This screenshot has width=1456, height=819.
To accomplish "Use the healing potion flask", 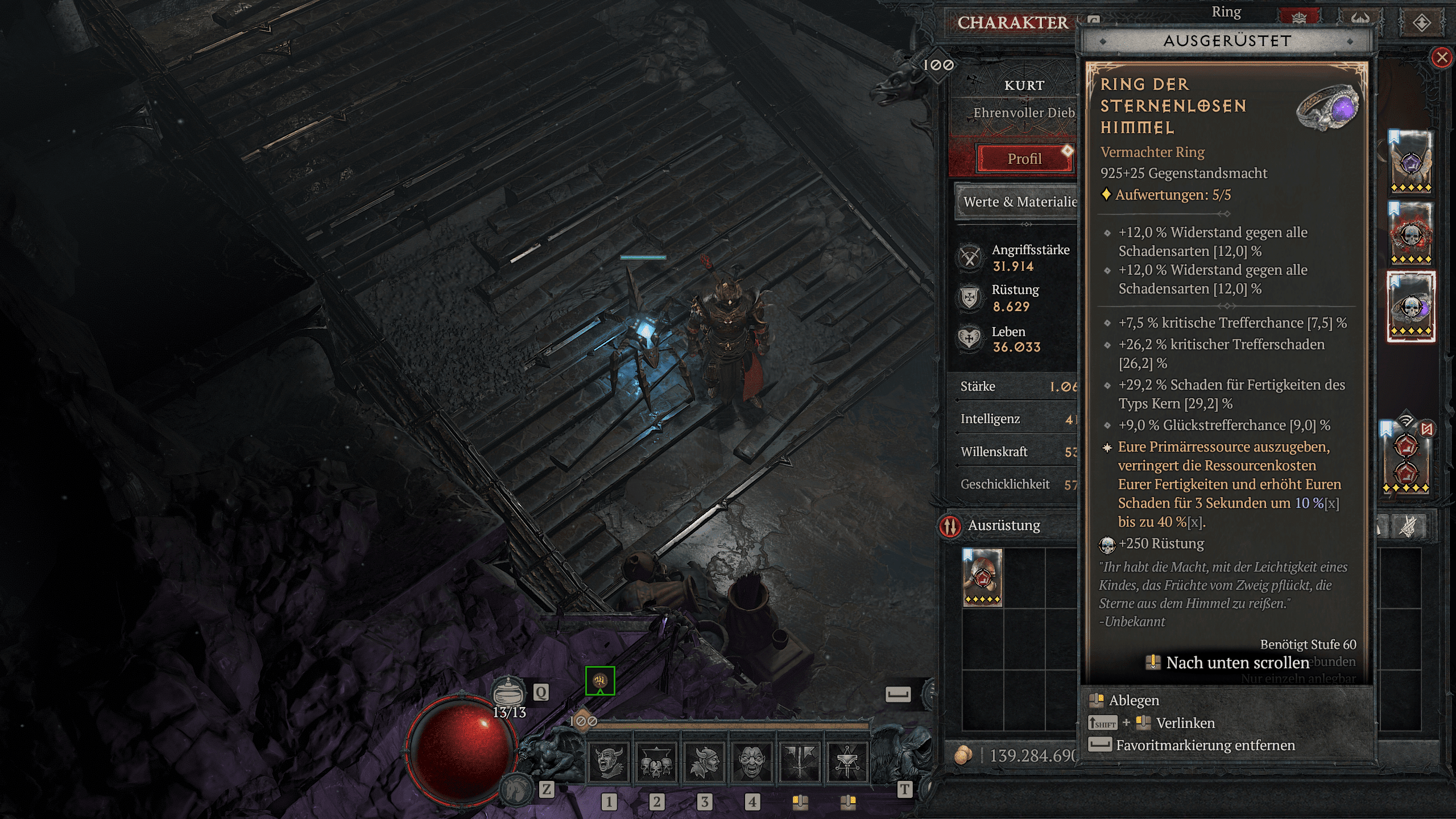I will click(508, 692).
